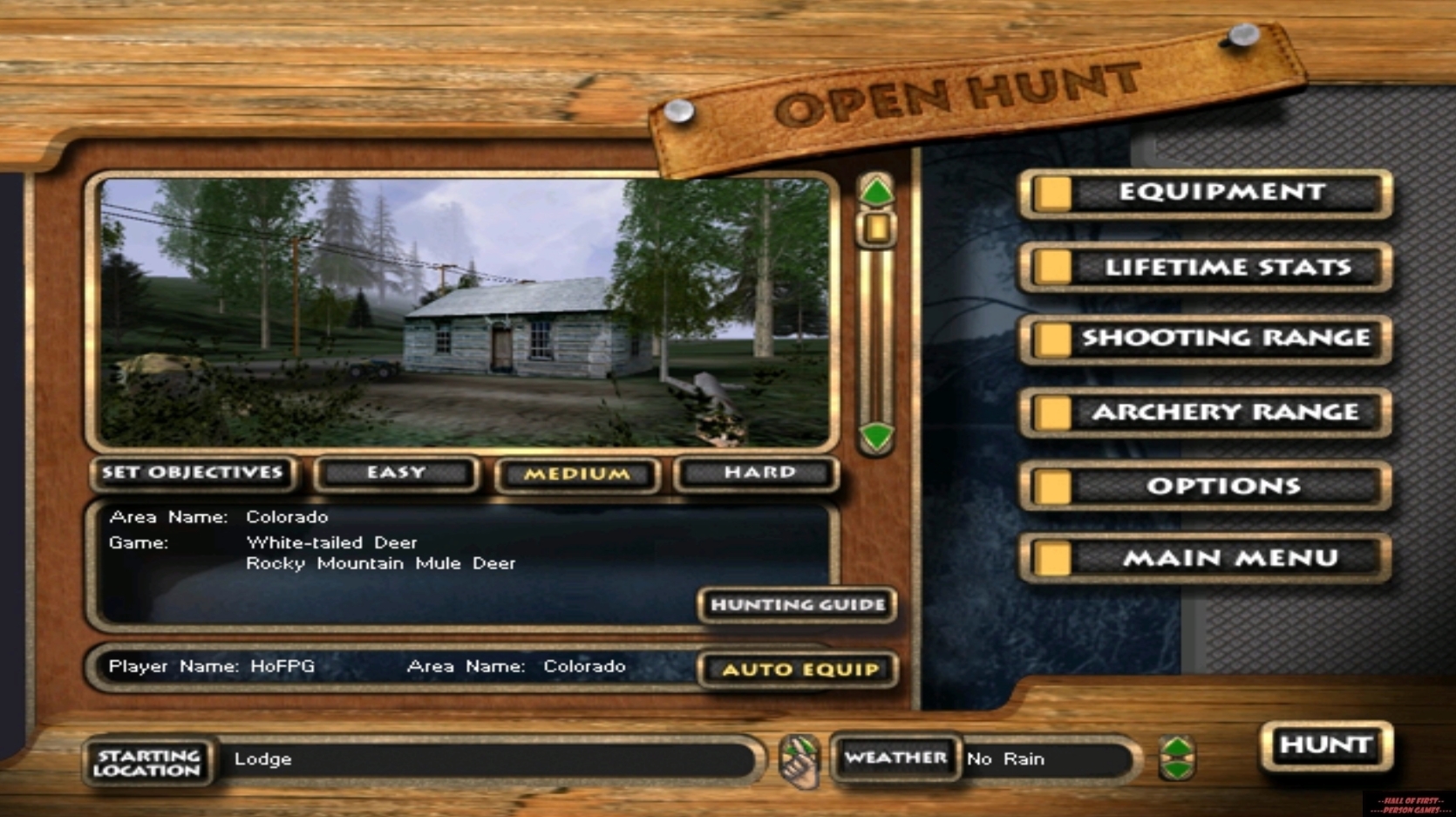Select the Easy difficulty setting

[397, 473]
